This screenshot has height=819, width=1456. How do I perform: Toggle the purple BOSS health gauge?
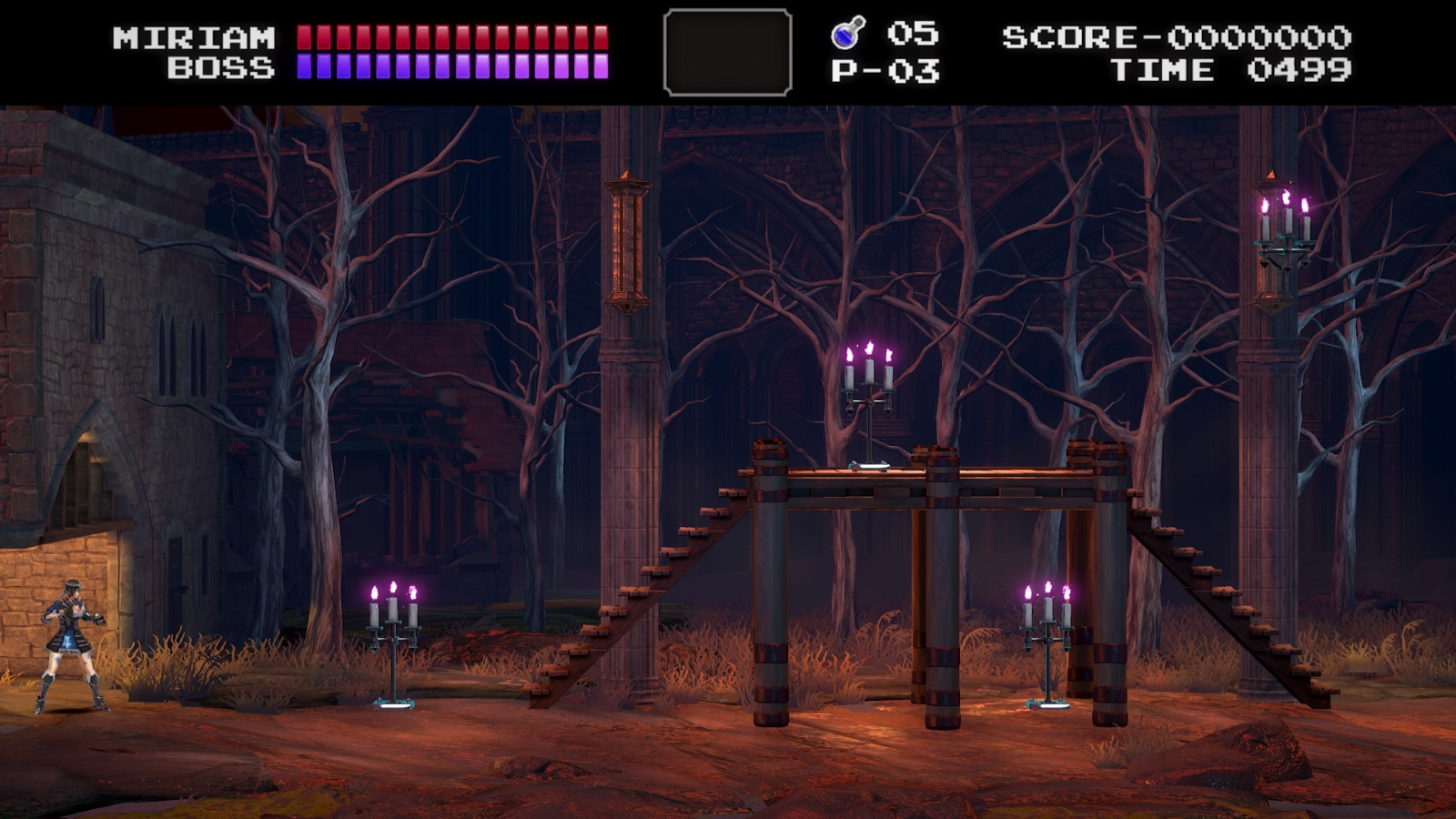click(x=455, y=66)
